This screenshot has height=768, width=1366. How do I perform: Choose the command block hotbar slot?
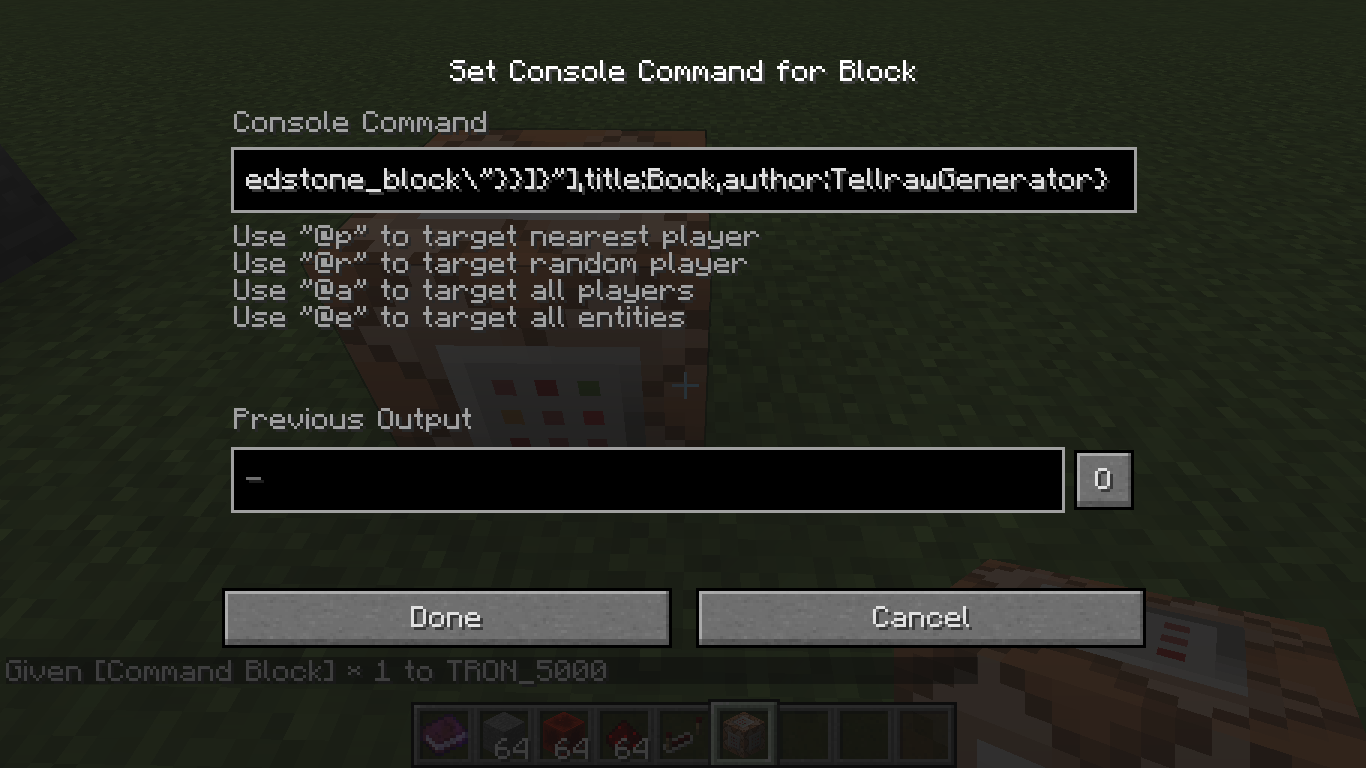click(x=743, y=736)
